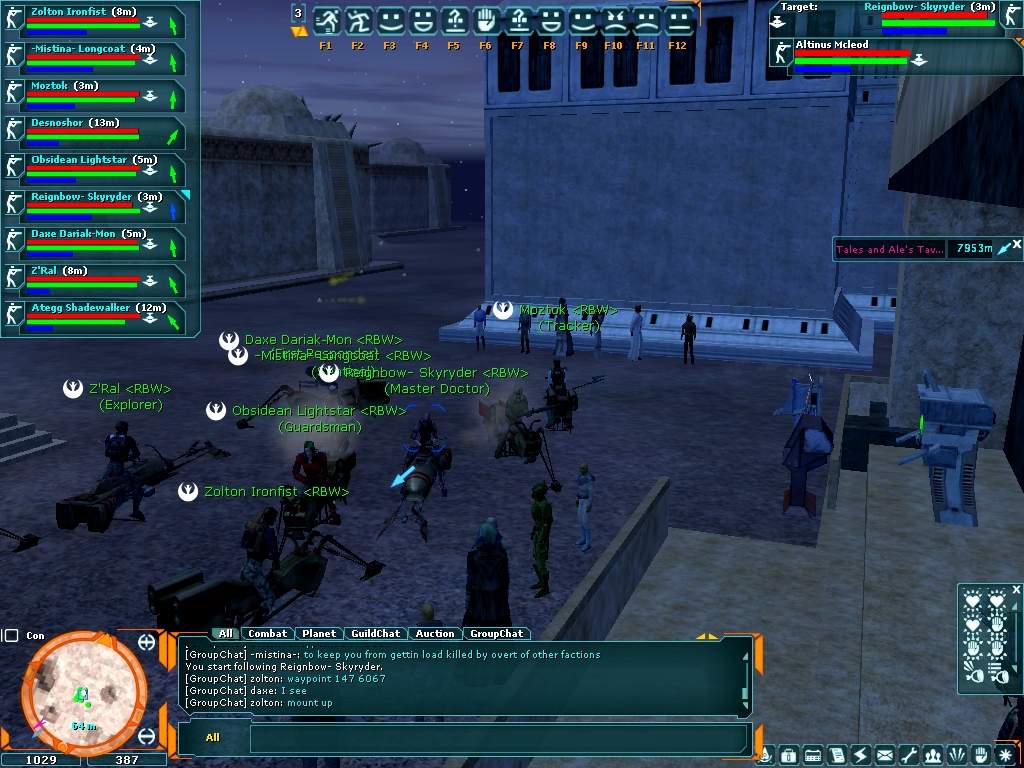Image resolution: width=1024 pixels, height=768 pixels.
Task: Show the GuildChat tab
Action: pos(376,633)
